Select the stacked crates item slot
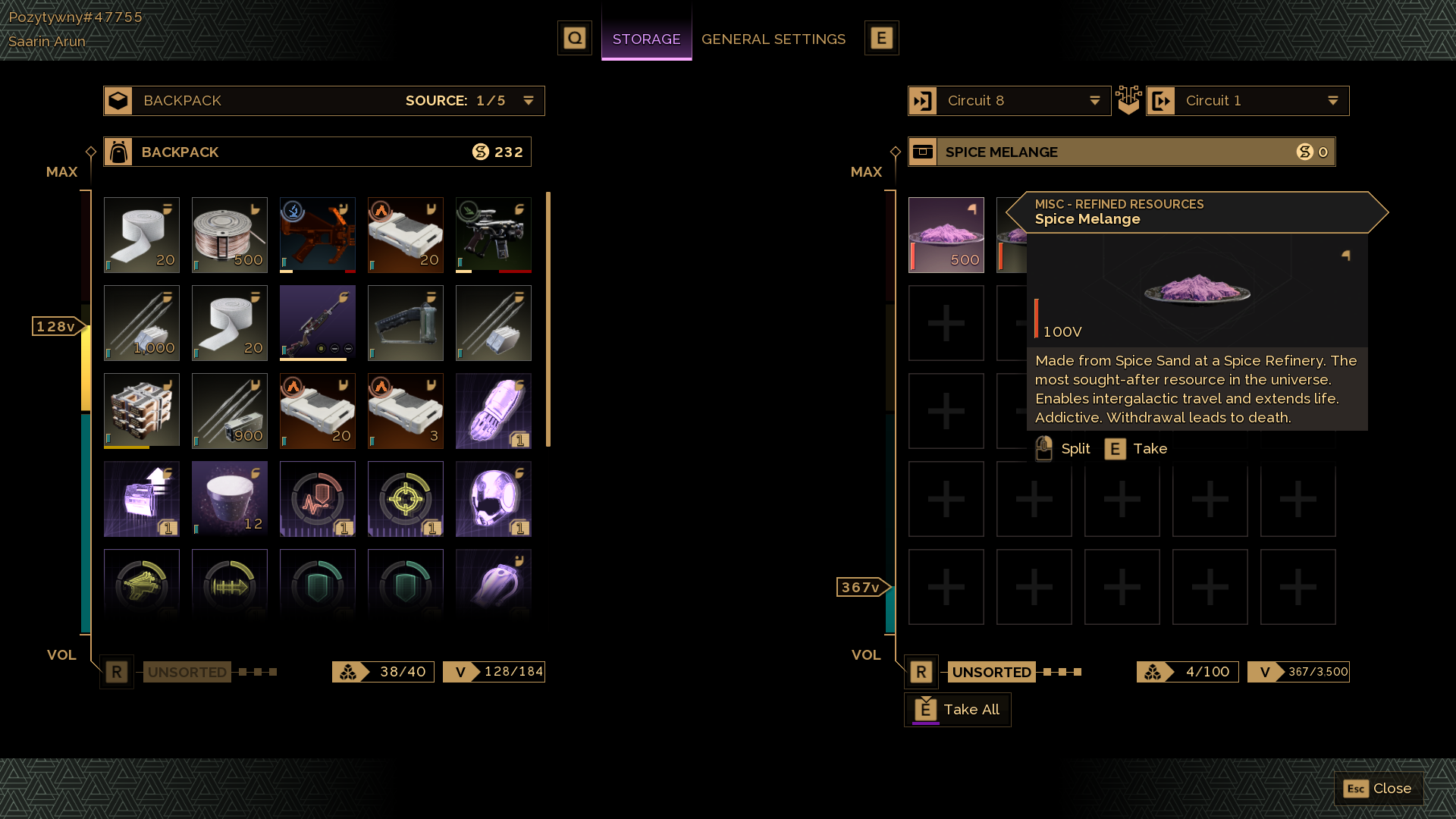 coord(142,411)
